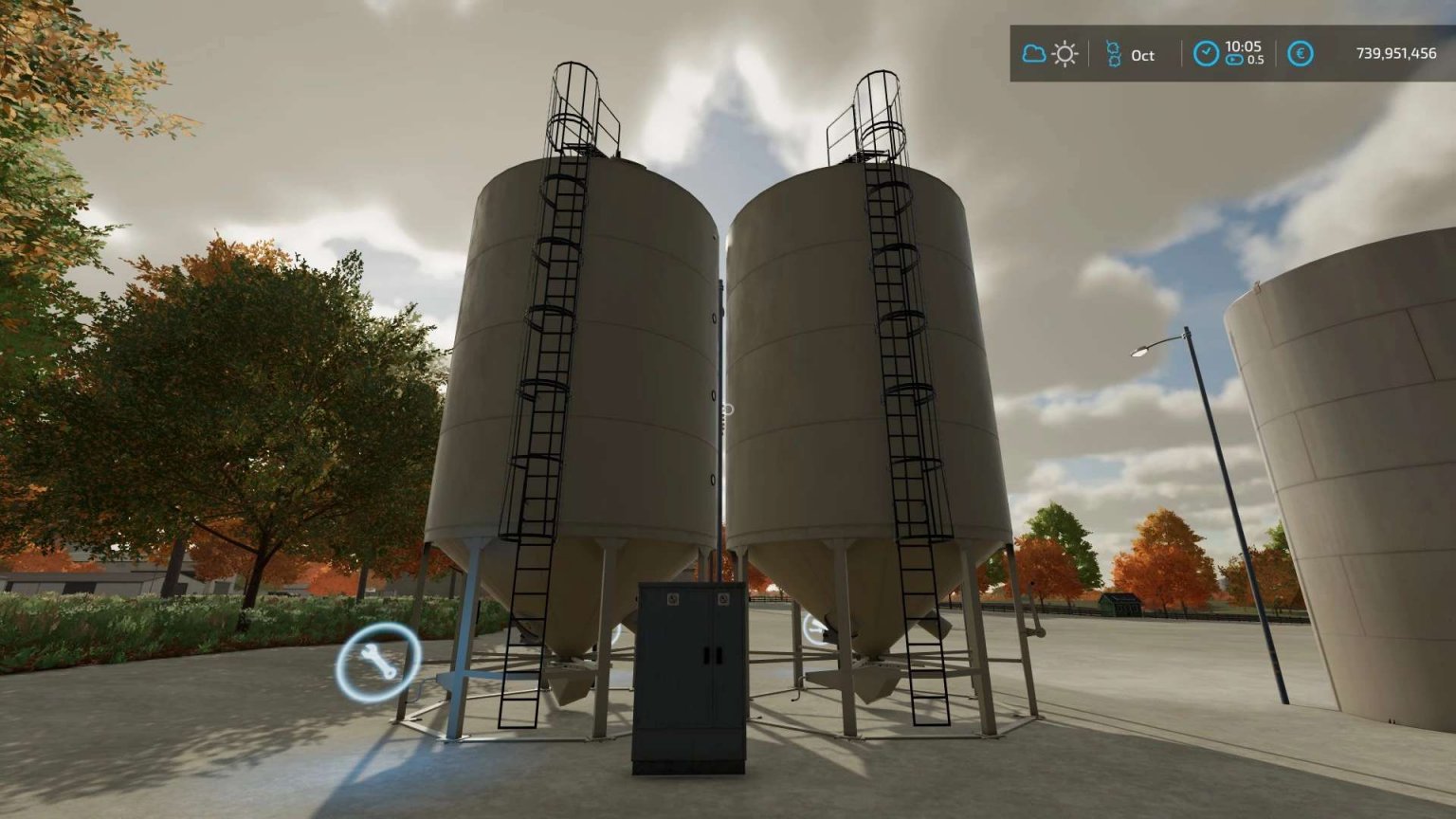Click the Euro coin currency icon
Image resolution: width=1456 pixels, height=819 pixels.
(1301, 54)
